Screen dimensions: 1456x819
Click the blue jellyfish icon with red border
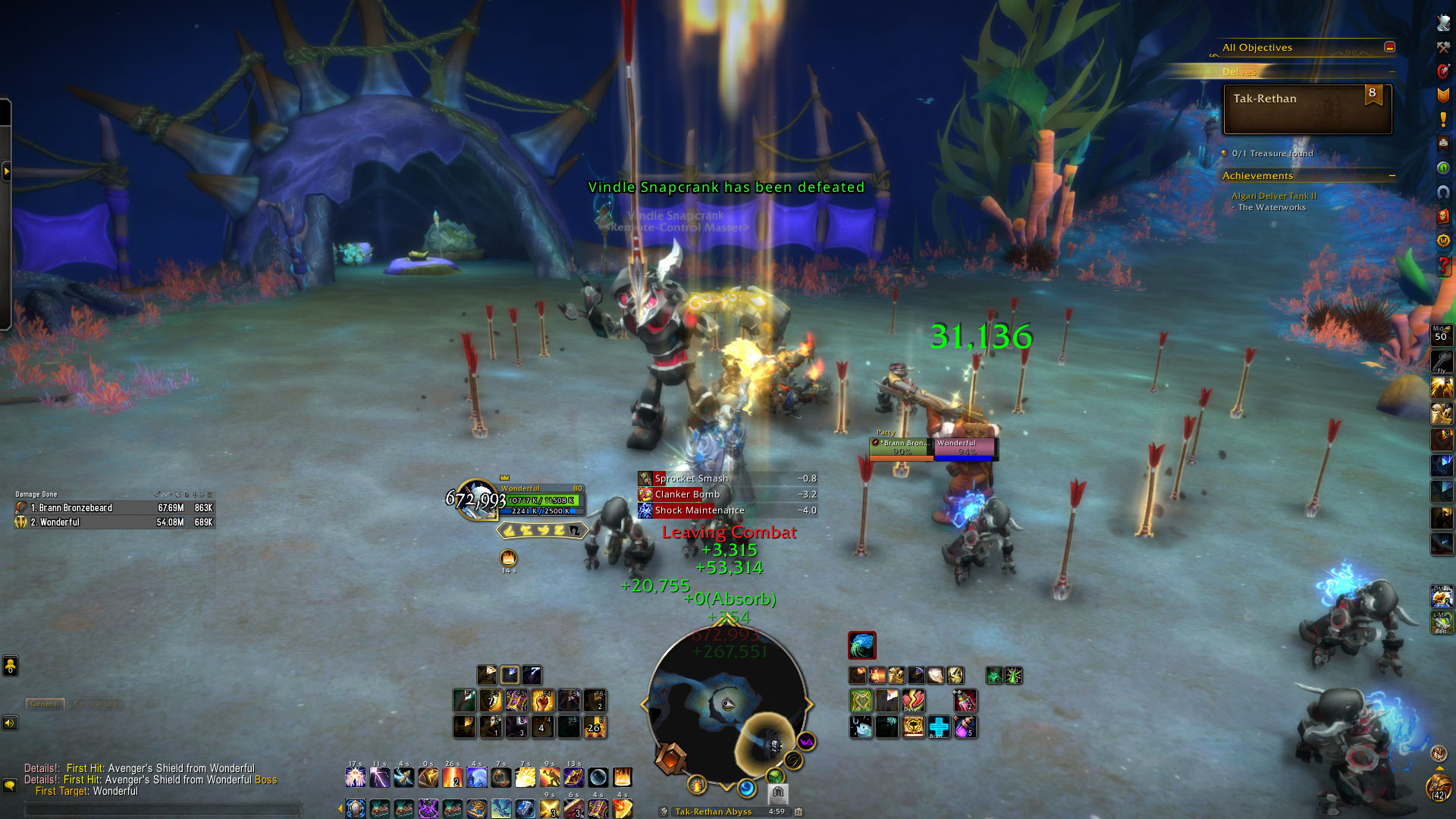click(861, 645)
